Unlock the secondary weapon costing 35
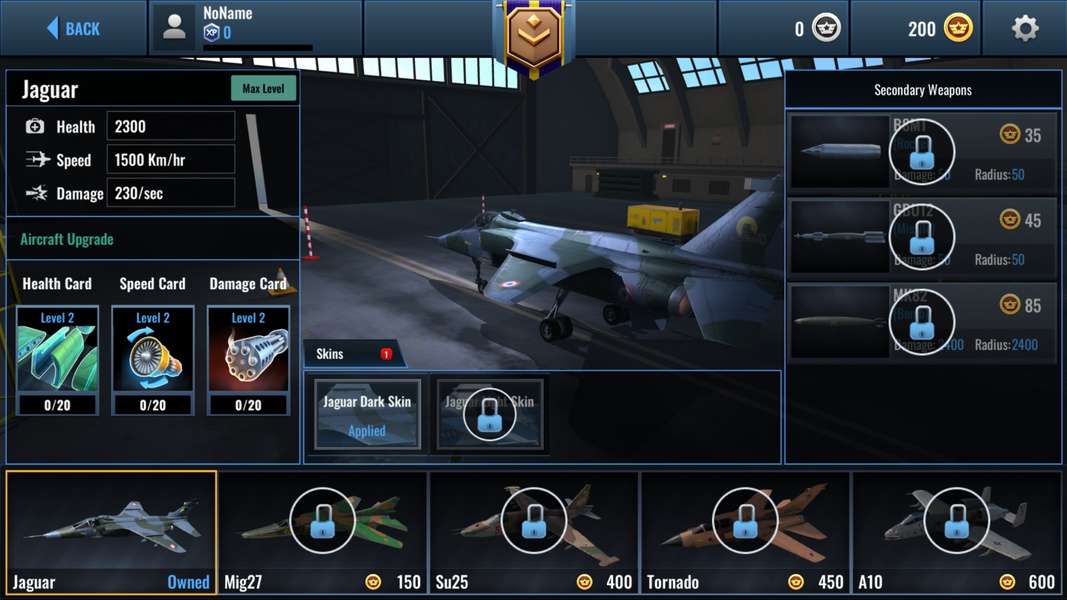 (x=922, y=152)
